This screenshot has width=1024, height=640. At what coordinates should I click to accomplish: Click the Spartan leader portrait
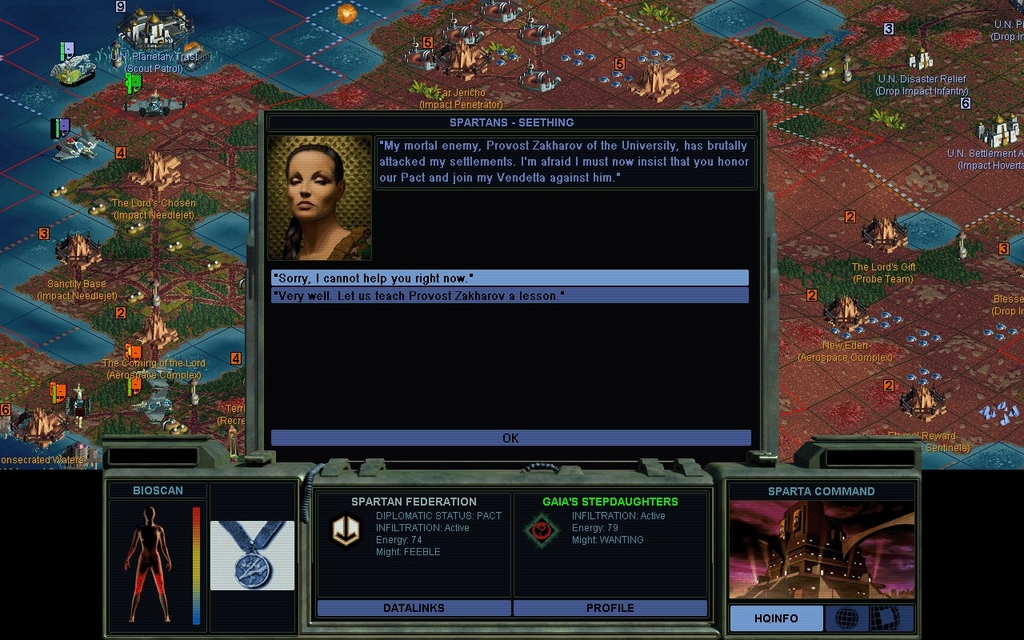(319, 198)
